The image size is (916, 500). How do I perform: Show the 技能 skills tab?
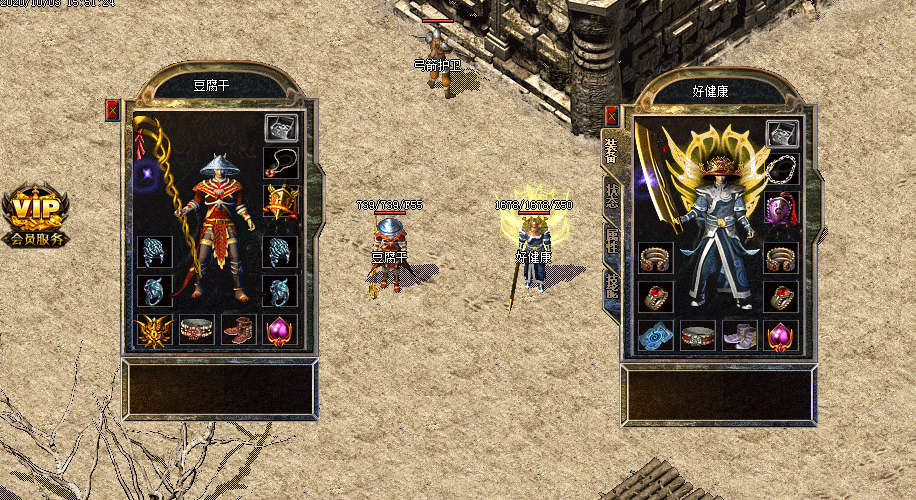click(x=611, y=286)
